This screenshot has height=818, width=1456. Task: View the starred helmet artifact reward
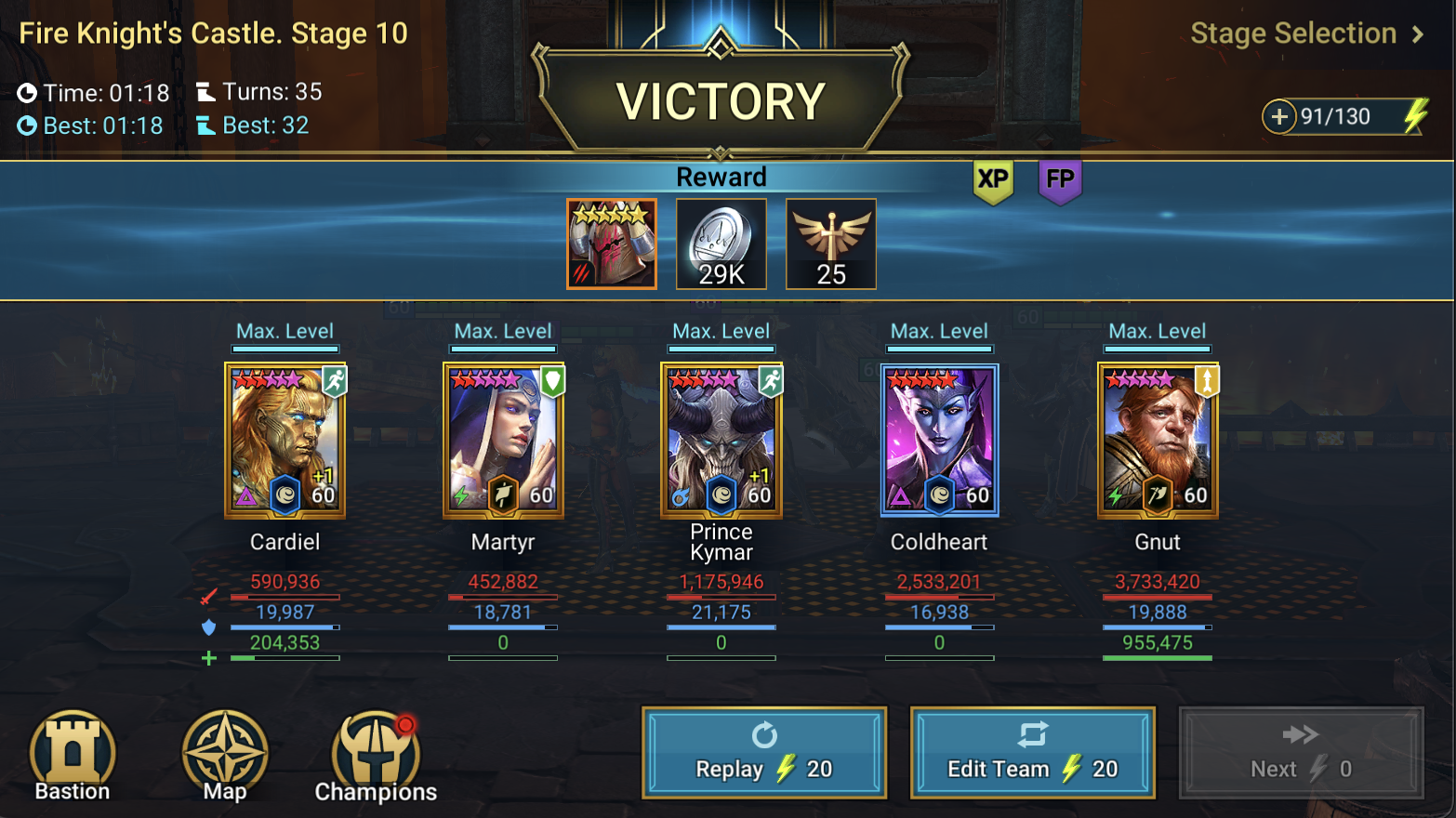click(612, 244)
